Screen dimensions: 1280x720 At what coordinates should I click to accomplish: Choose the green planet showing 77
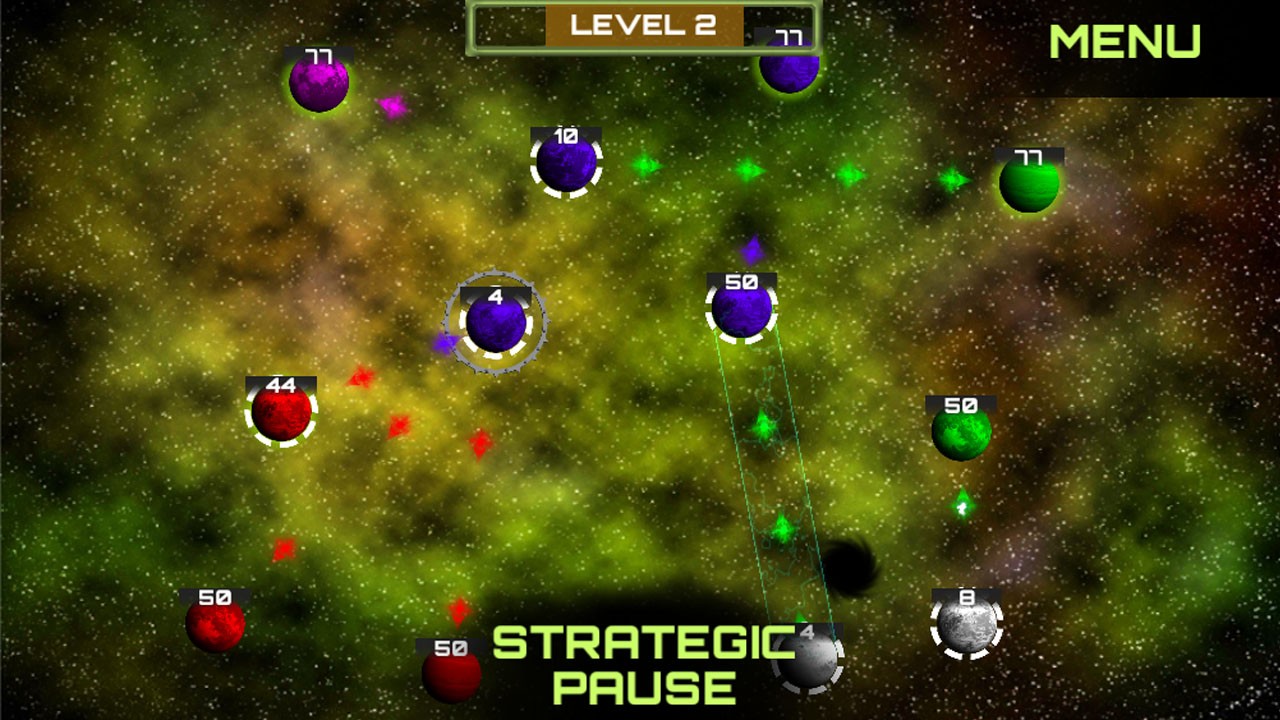tap(1029, 184)
